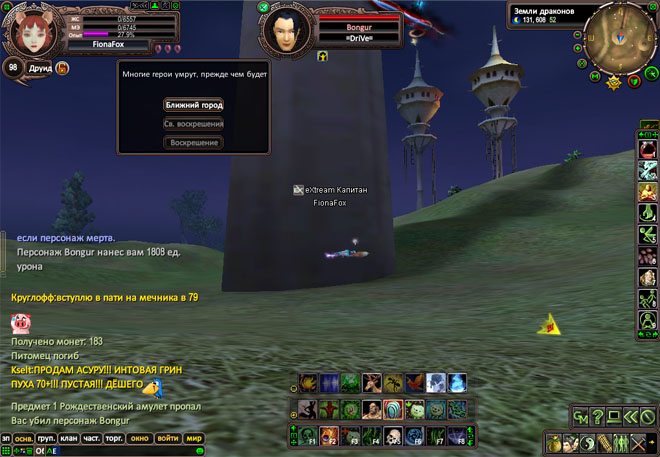Switch chat to the груп. tab

[x=46, y=437]
